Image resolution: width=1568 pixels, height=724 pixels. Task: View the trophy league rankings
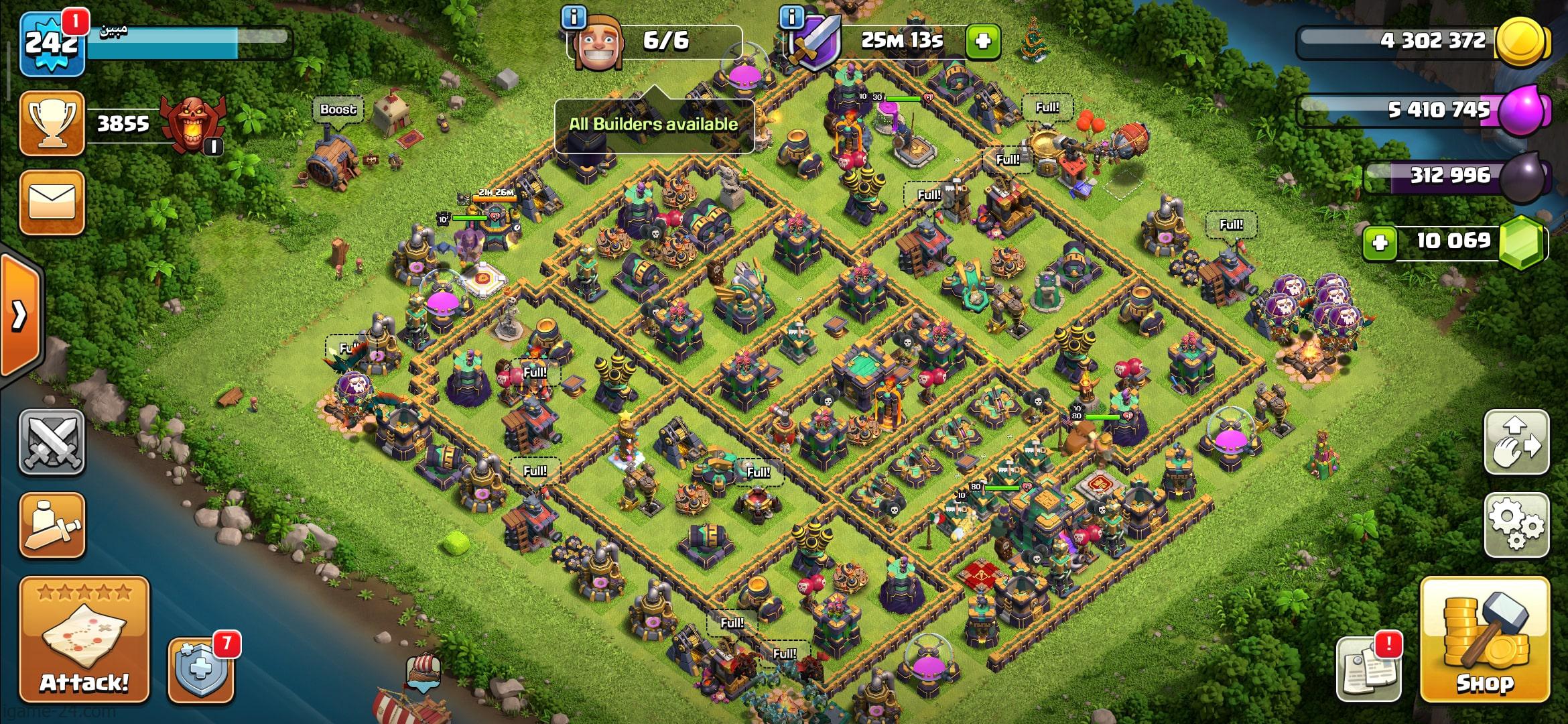tap(52, 124)
